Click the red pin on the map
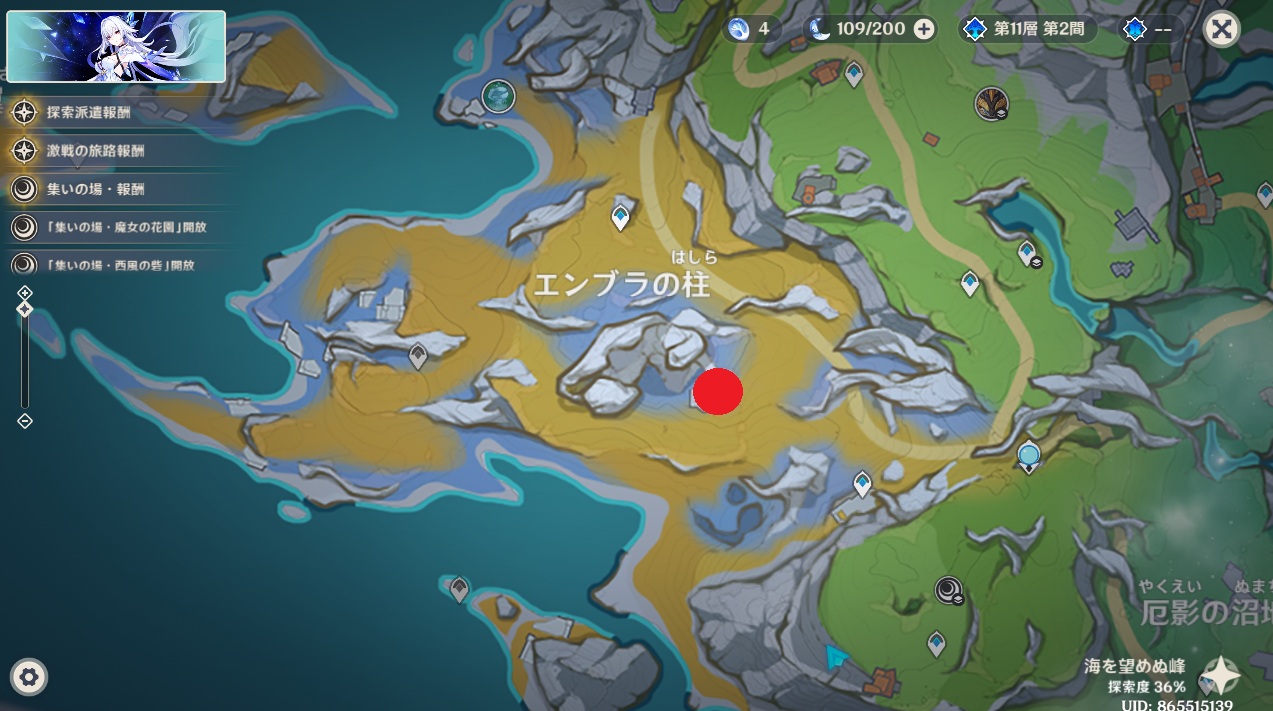The width and height of the screenshot is (1273, 711). point(718,391)
